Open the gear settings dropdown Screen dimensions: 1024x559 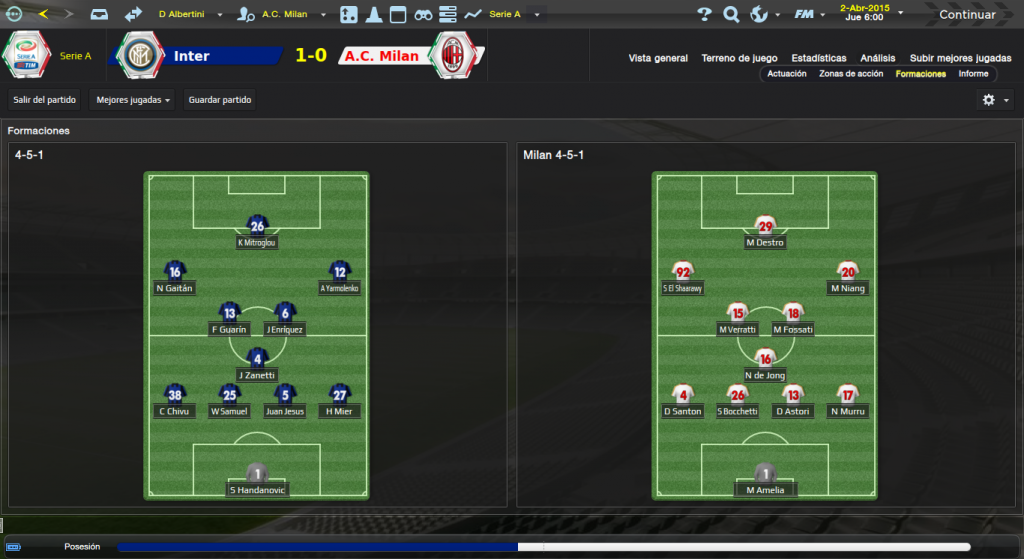995,100
